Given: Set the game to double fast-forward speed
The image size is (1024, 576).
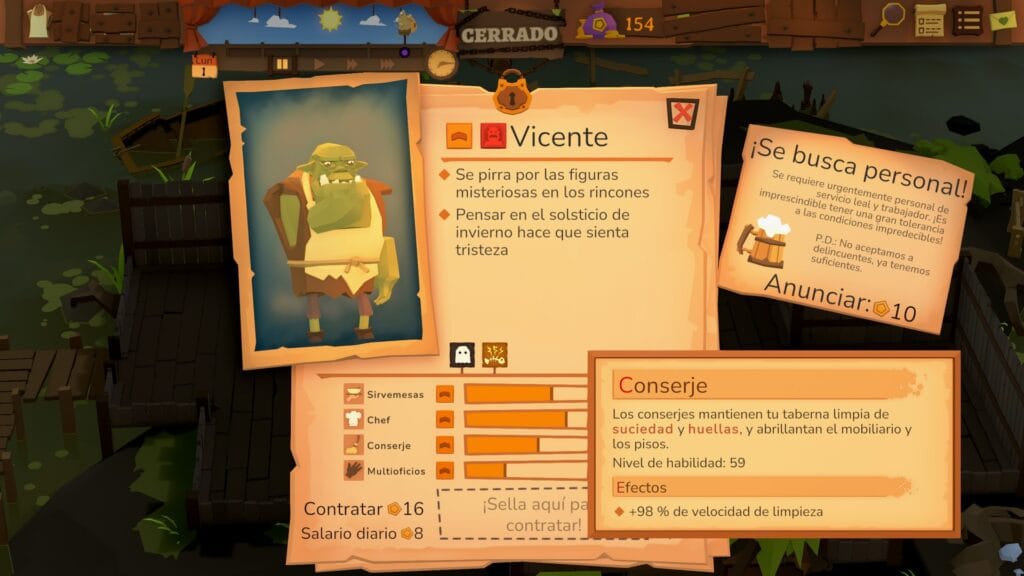Looking at the screenshot, I should pos(351,63).
